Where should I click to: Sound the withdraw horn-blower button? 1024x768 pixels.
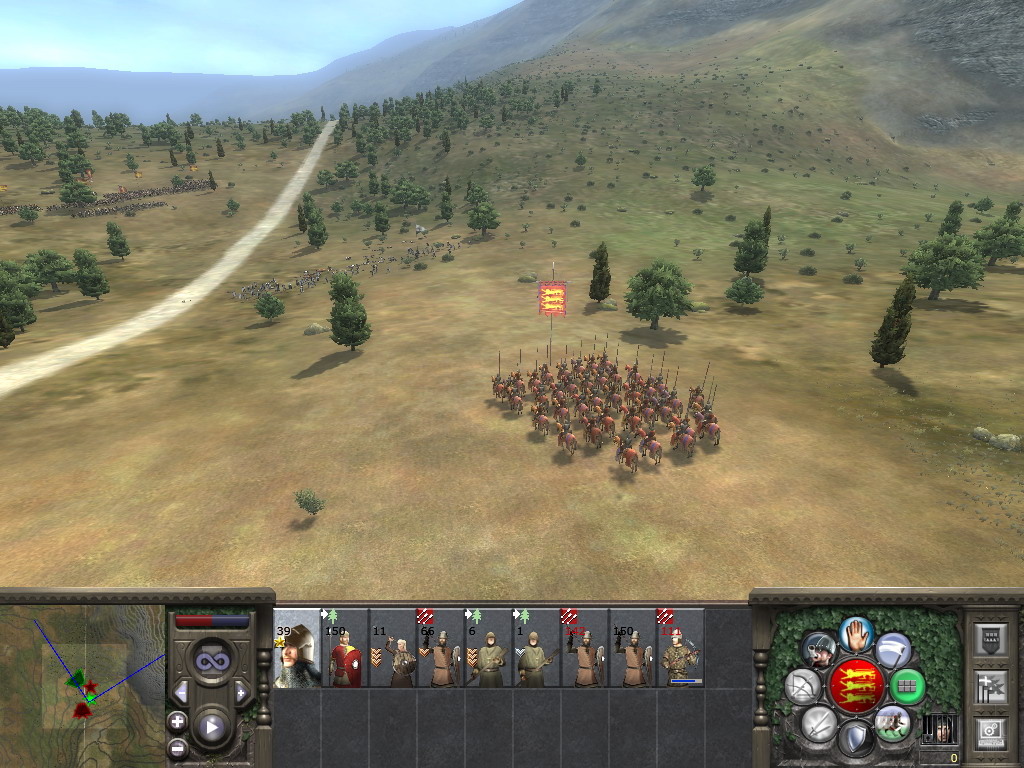[819, 650]
